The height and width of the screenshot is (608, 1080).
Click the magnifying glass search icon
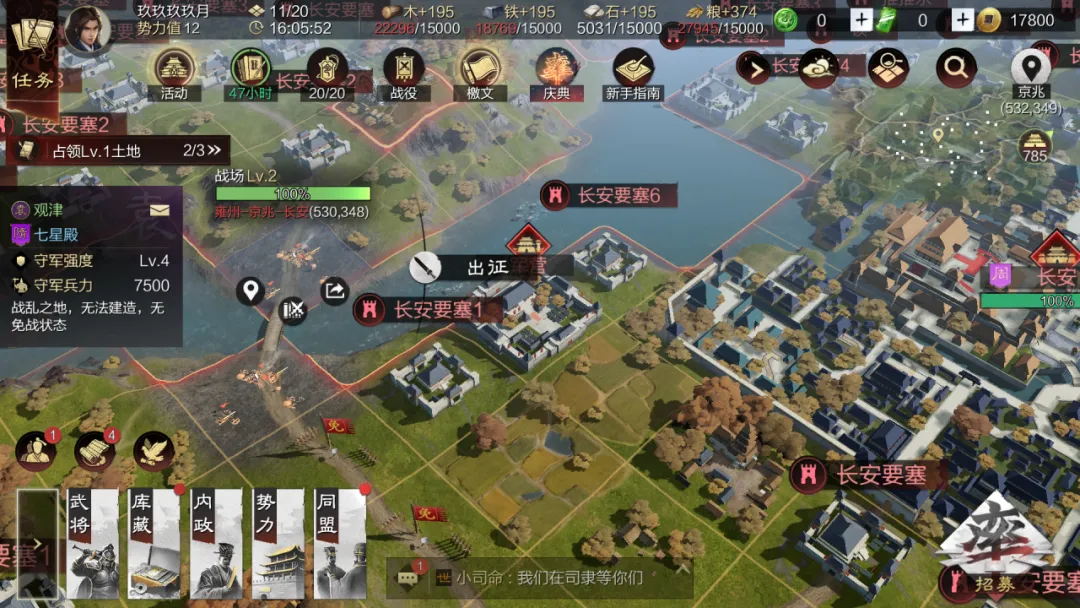(x=956, y=68)
